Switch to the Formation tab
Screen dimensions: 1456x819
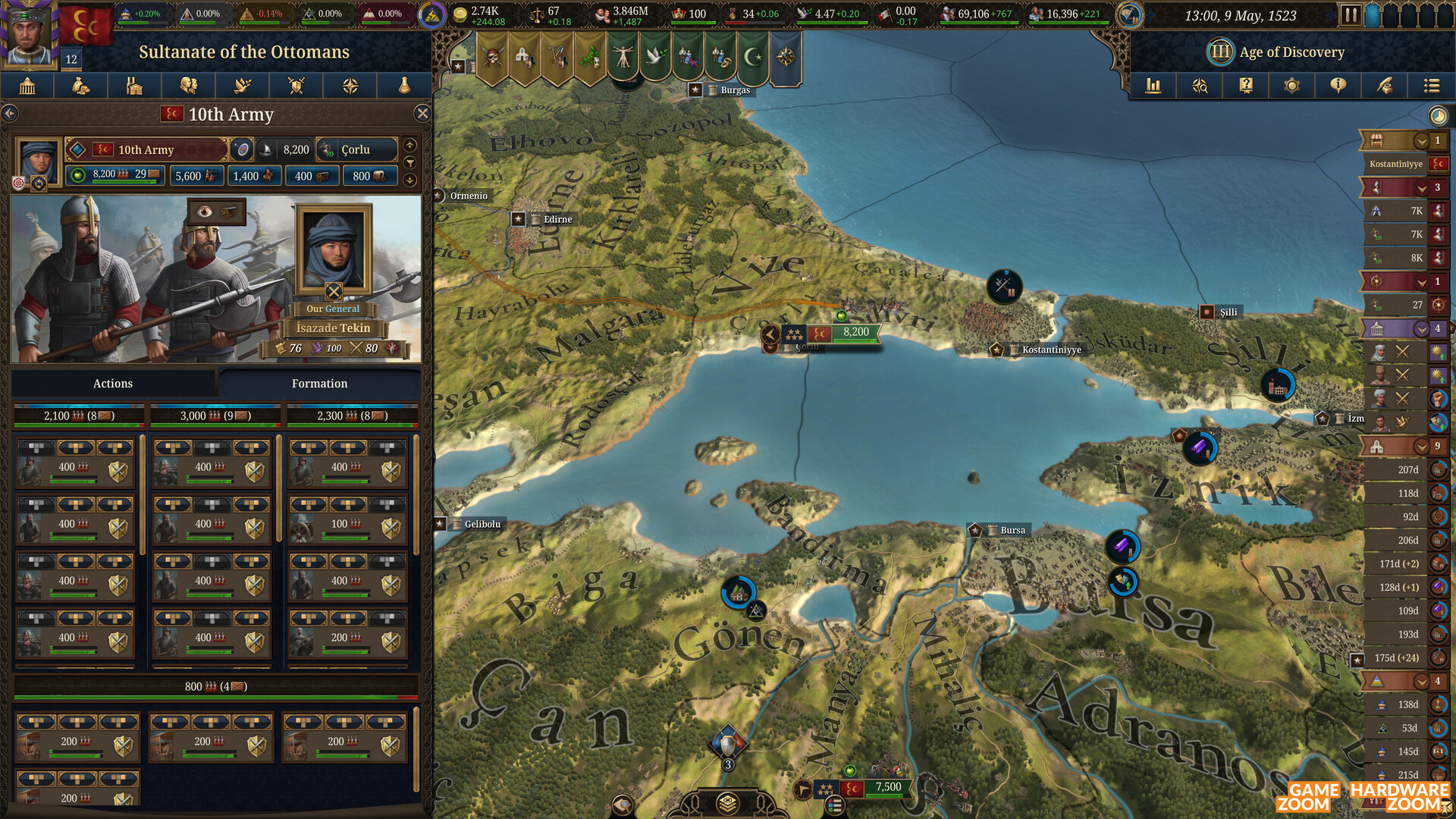[x=319, y=384]
